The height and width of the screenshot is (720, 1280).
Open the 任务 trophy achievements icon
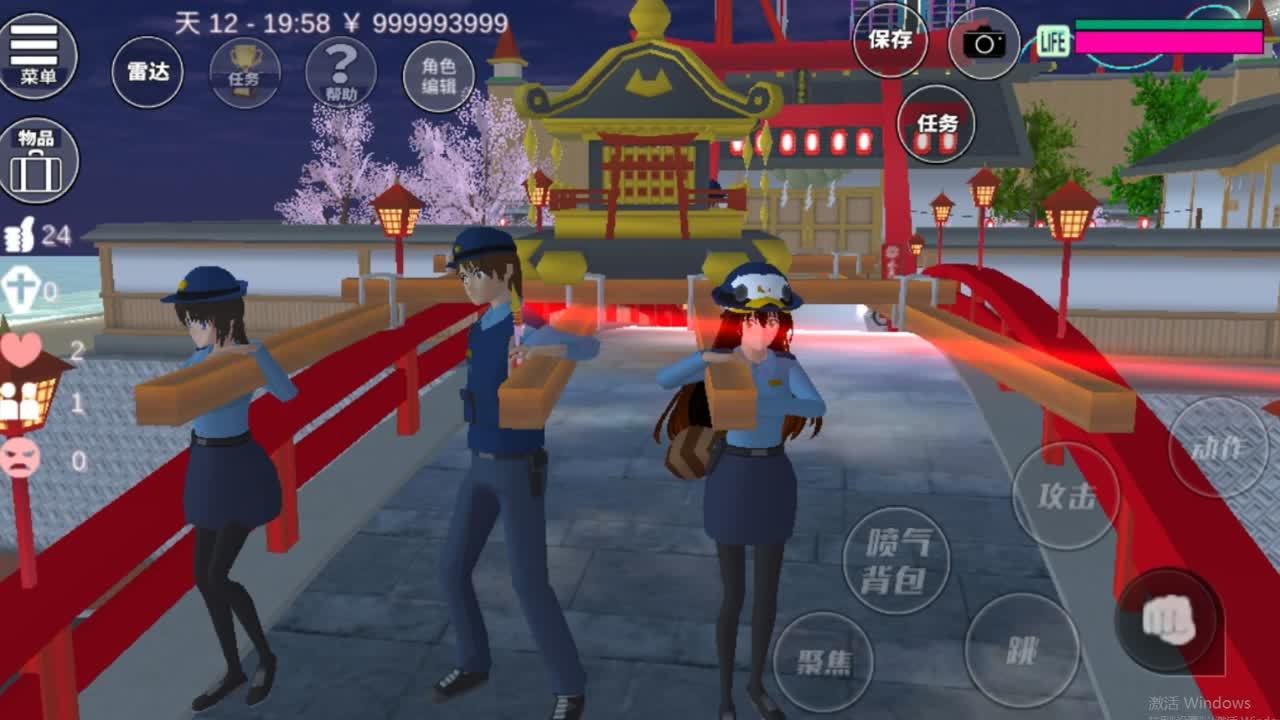tap(244, 70)
